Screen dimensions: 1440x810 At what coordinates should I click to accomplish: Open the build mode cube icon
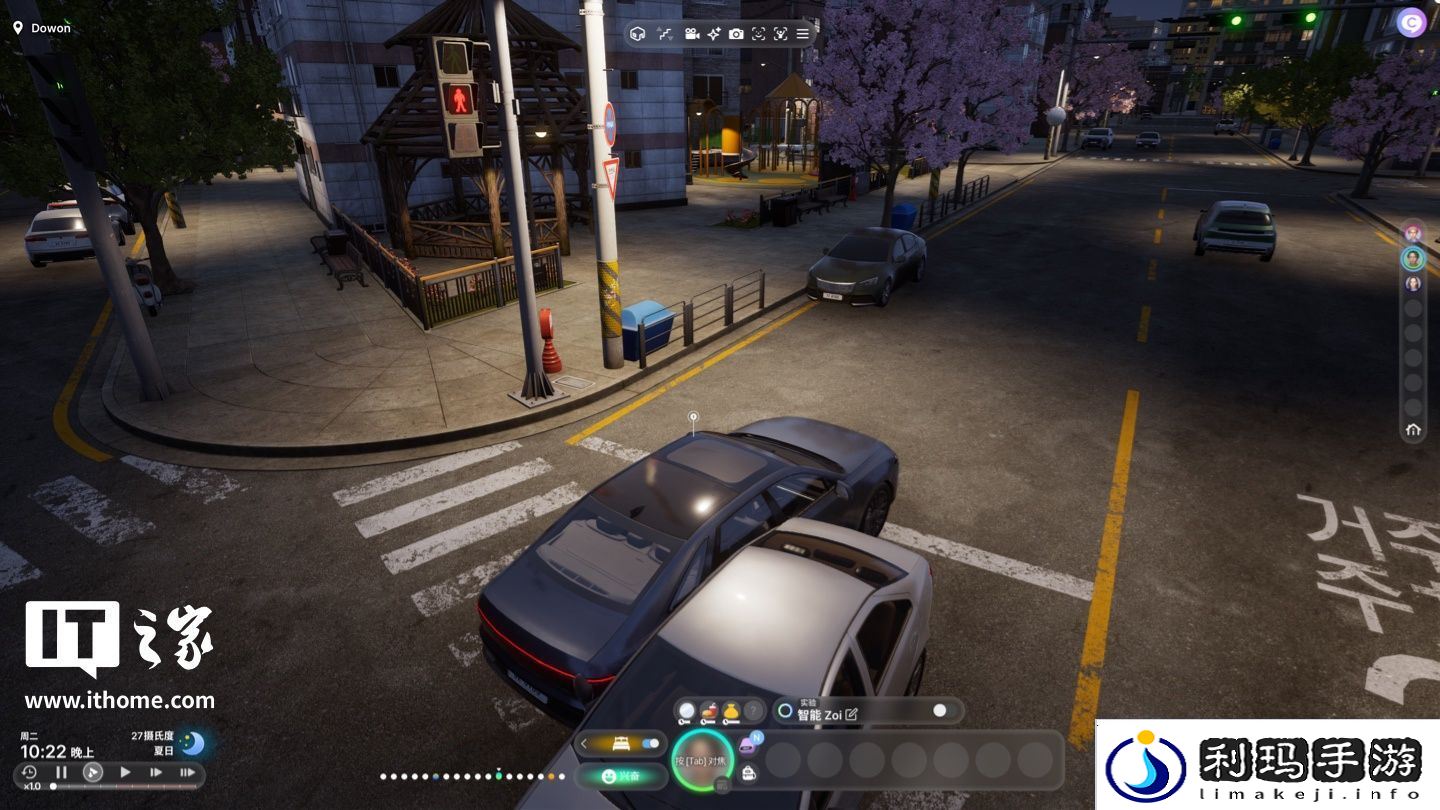pos(638,34)
